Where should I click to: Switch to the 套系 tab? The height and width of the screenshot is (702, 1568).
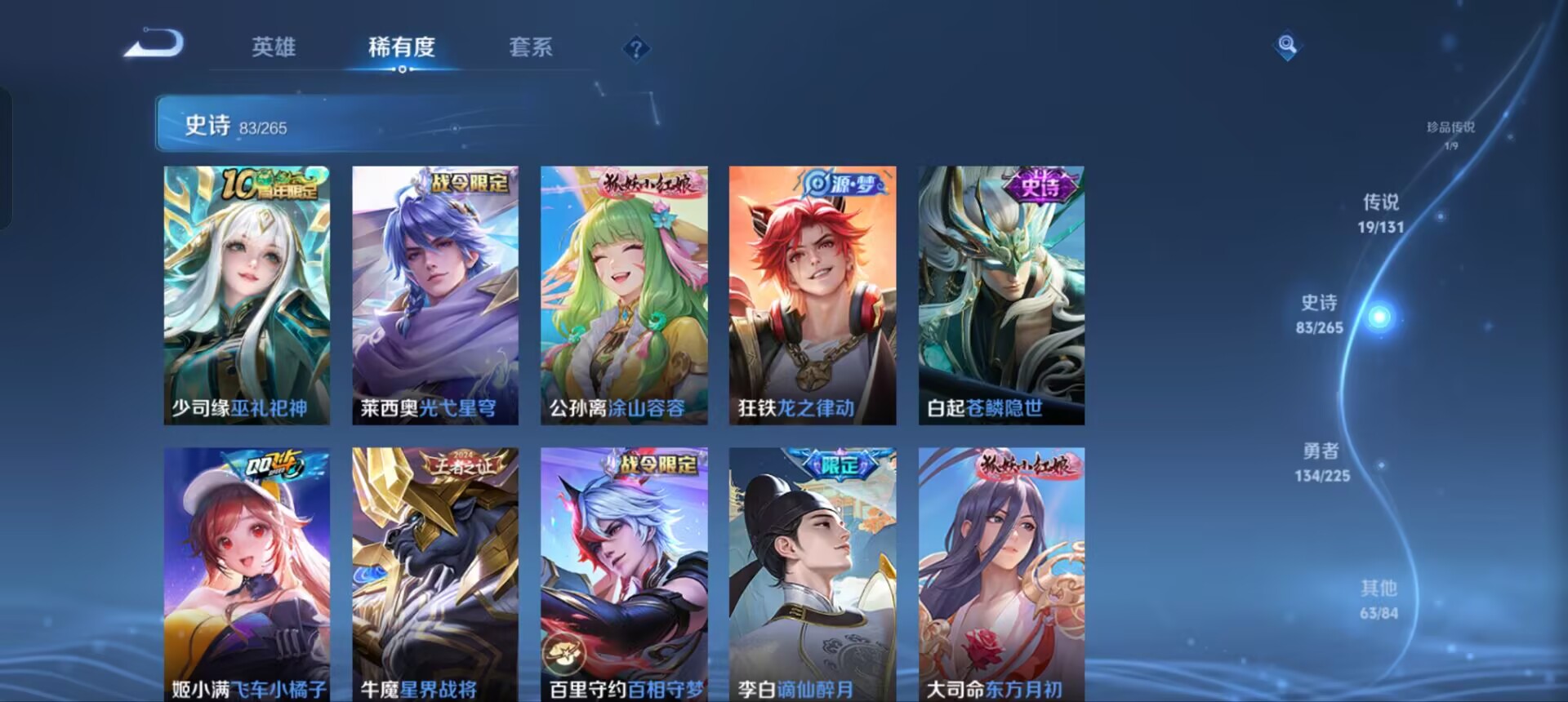(x=532, y=49)
